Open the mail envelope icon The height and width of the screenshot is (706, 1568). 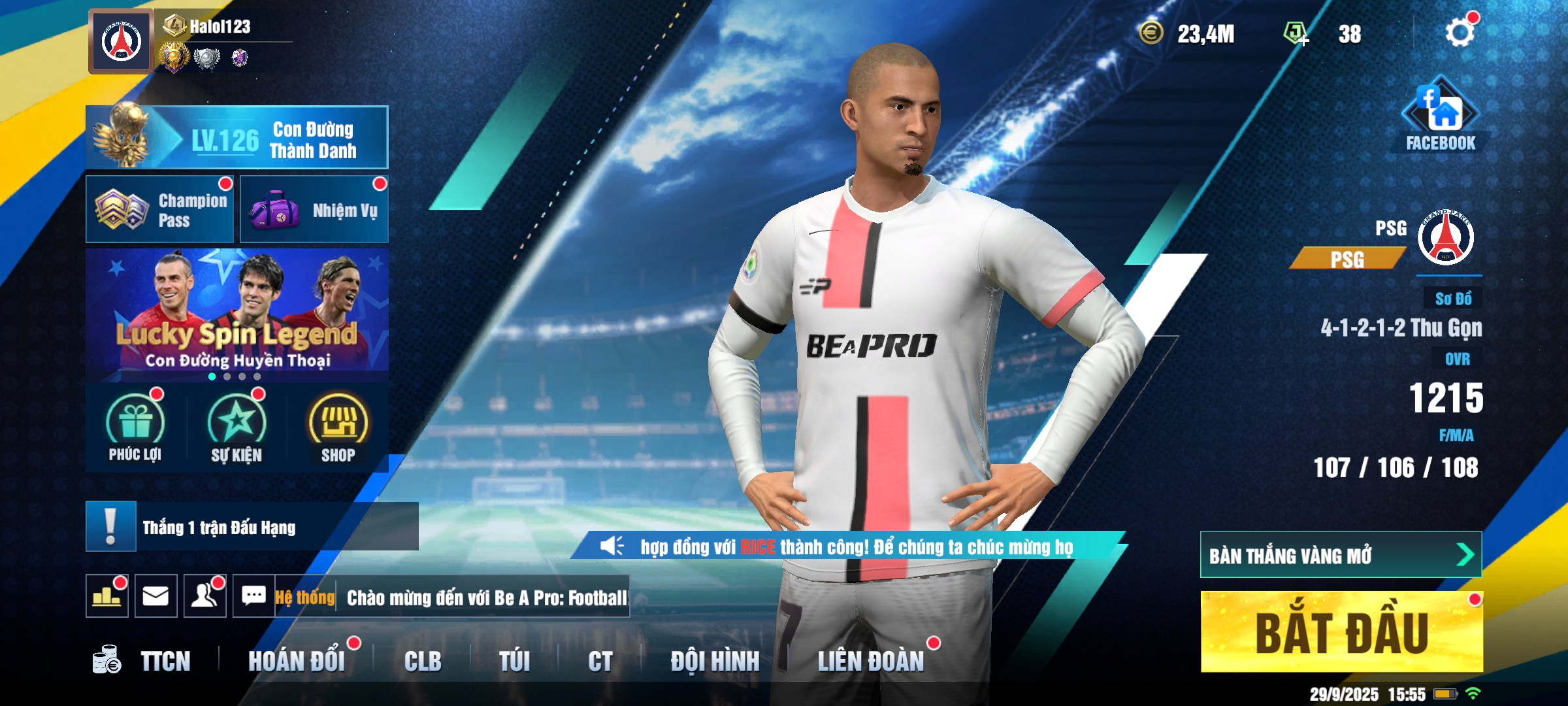click(x=155, y=596)
